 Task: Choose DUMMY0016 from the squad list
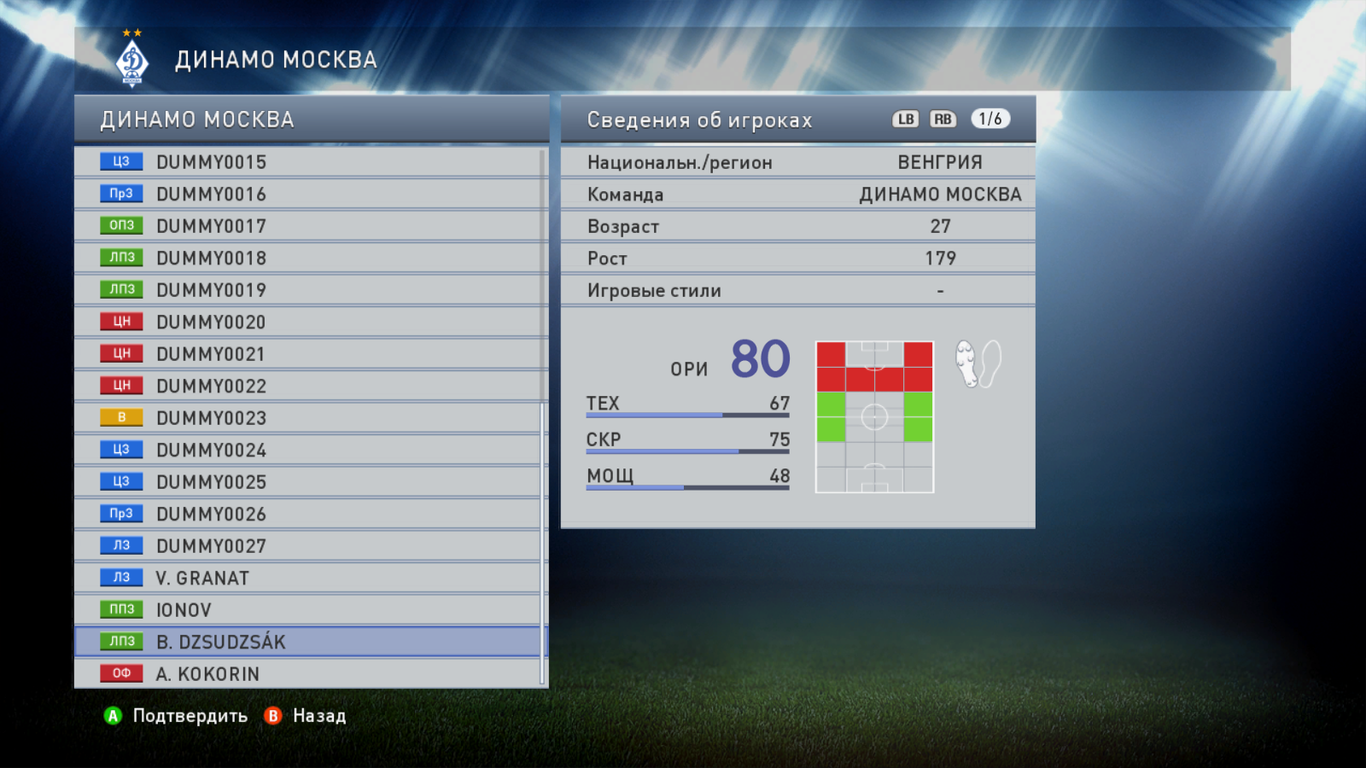[310, 194]
